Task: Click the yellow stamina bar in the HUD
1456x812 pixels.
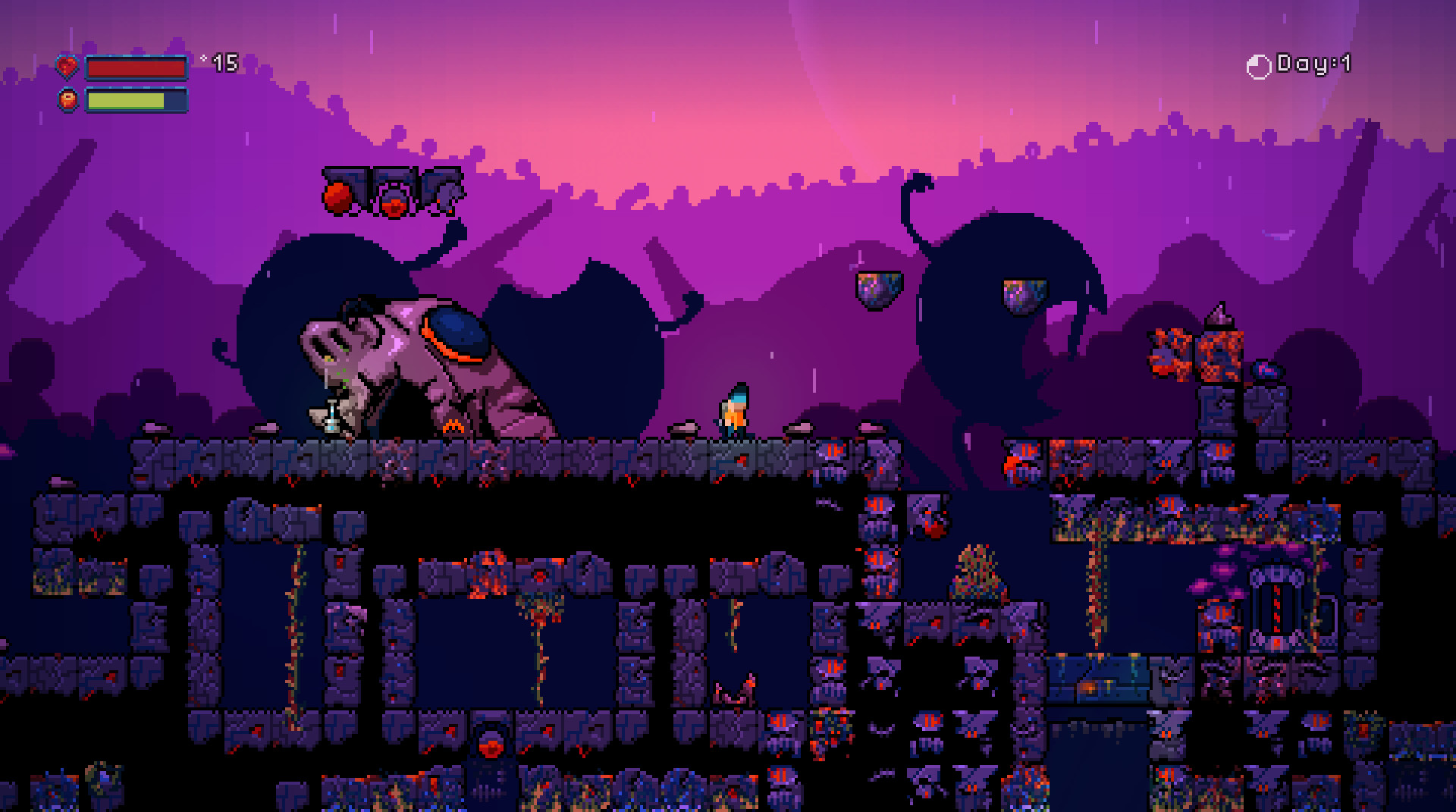Action: tap(127, 99)
